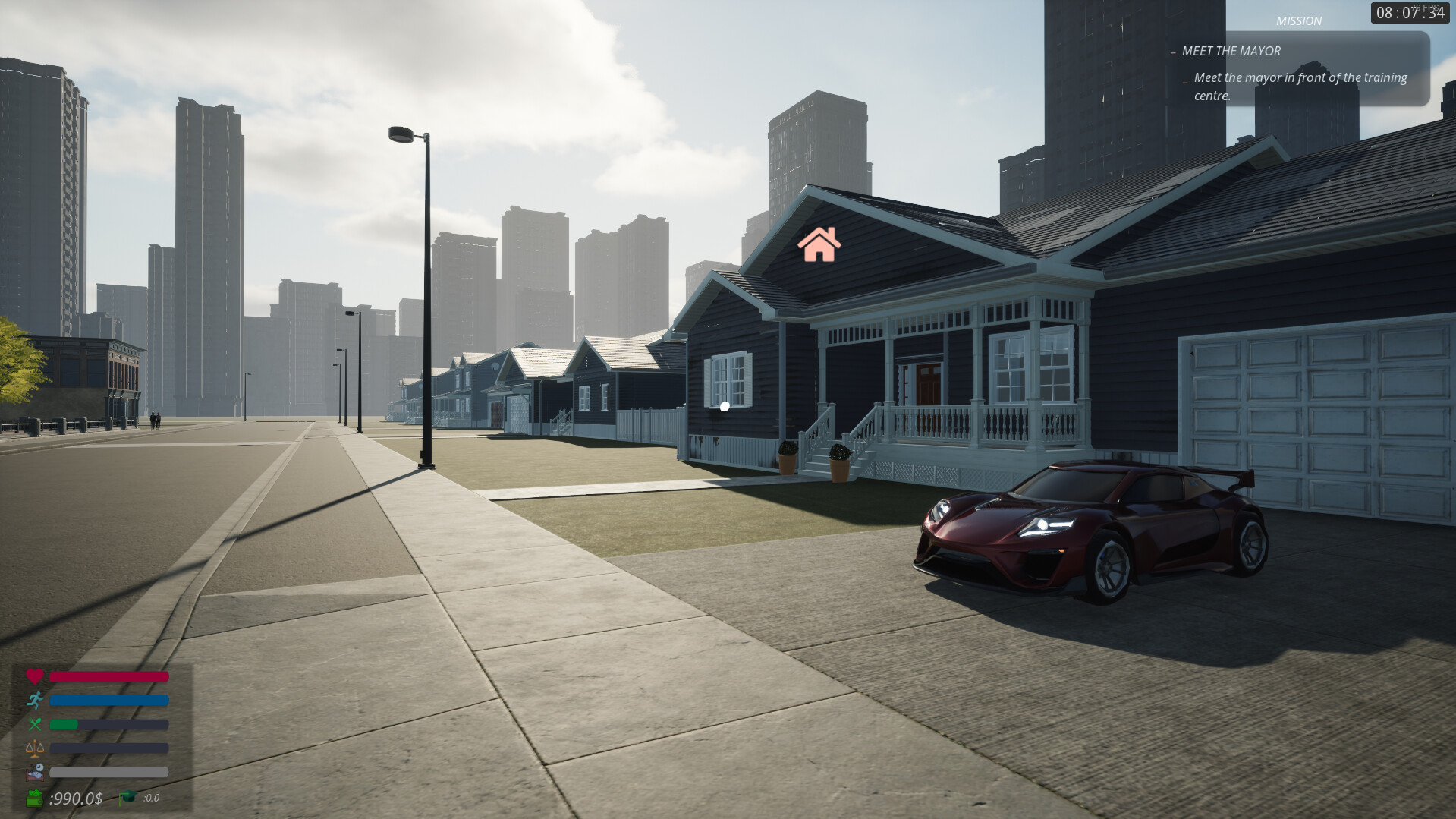Image resolution: width=1456 pixels, height=819 pixels.
Task: Click the 990.0$ money amount
Action: tap(75, 798)
